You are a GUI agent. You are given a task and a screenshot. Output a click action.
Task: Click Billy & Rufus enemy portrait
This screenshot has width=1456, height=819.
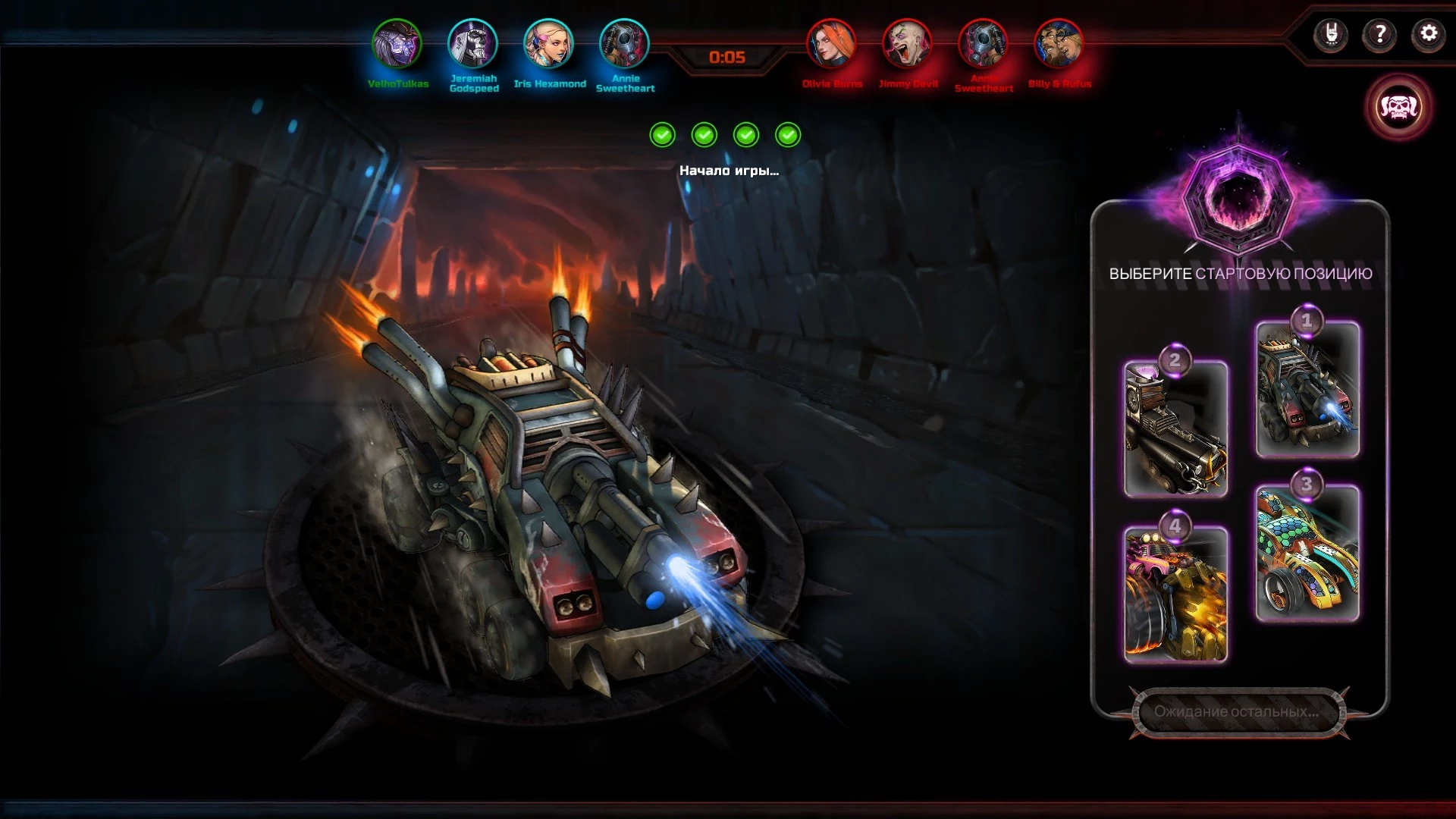[x=1059, y=44]
